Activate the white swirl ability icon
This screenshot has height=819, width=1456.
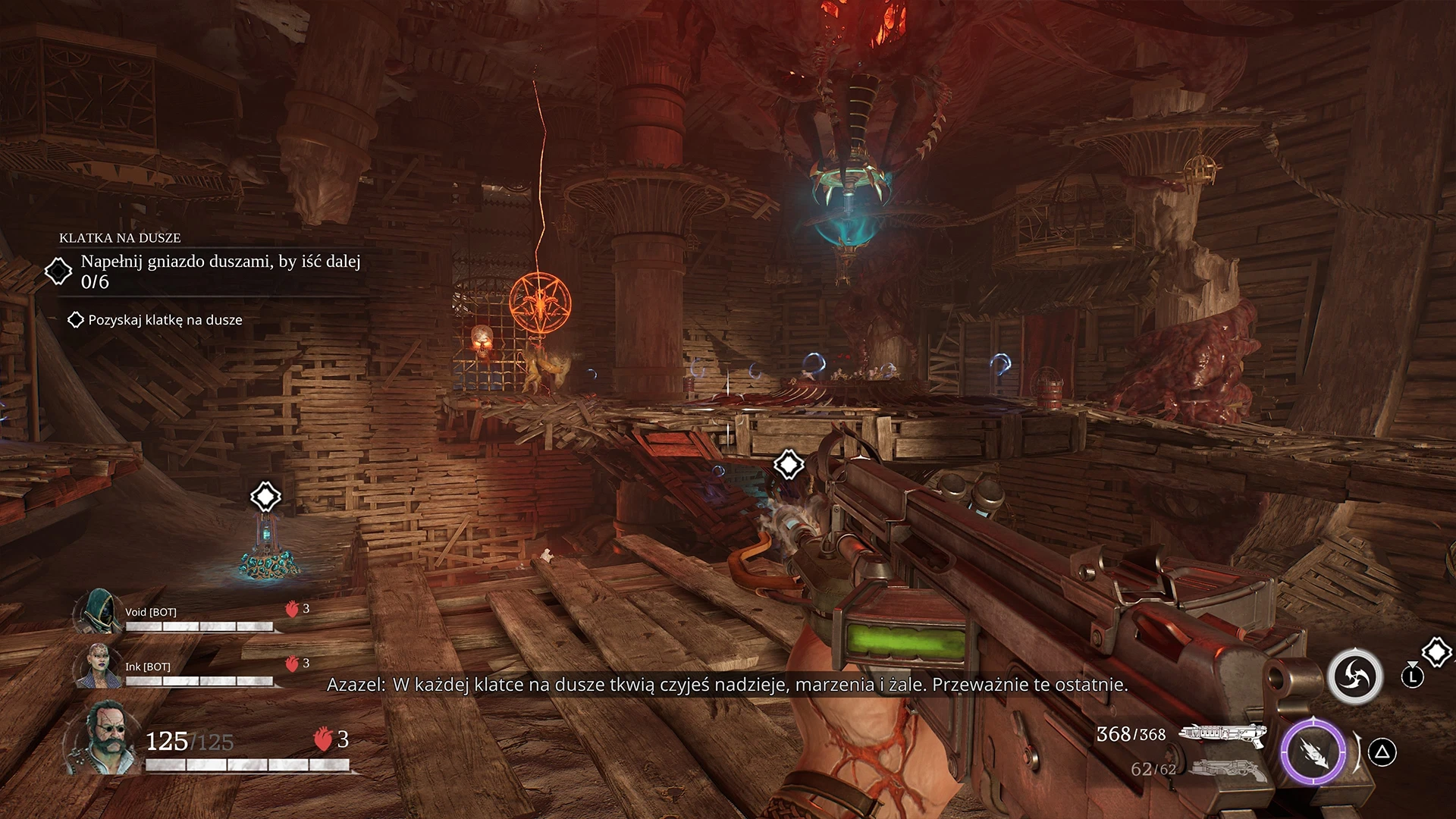click(x=1354, y=676)
